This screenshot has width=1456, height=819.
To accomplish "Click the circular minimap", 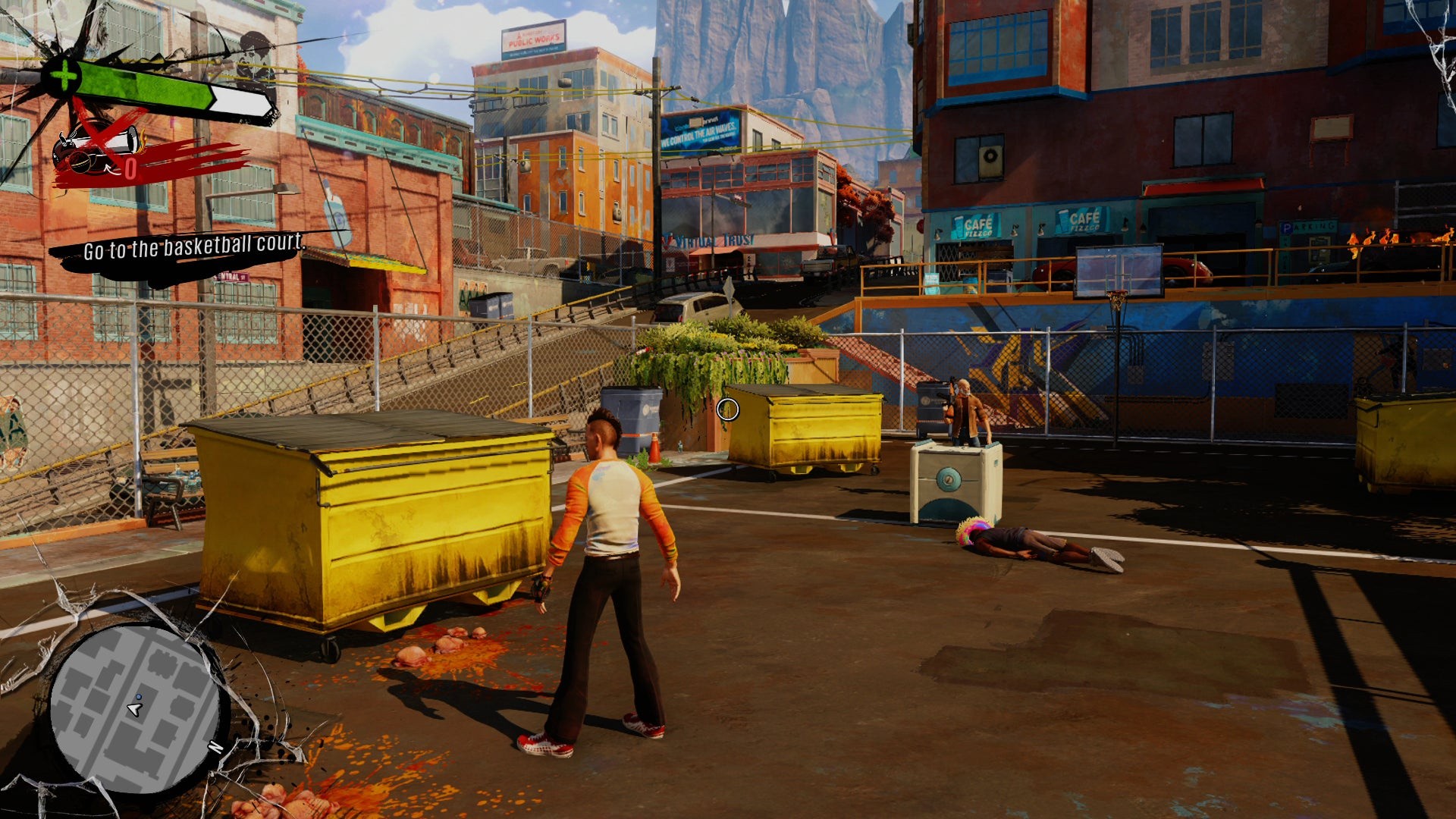I will pos(135,709).
